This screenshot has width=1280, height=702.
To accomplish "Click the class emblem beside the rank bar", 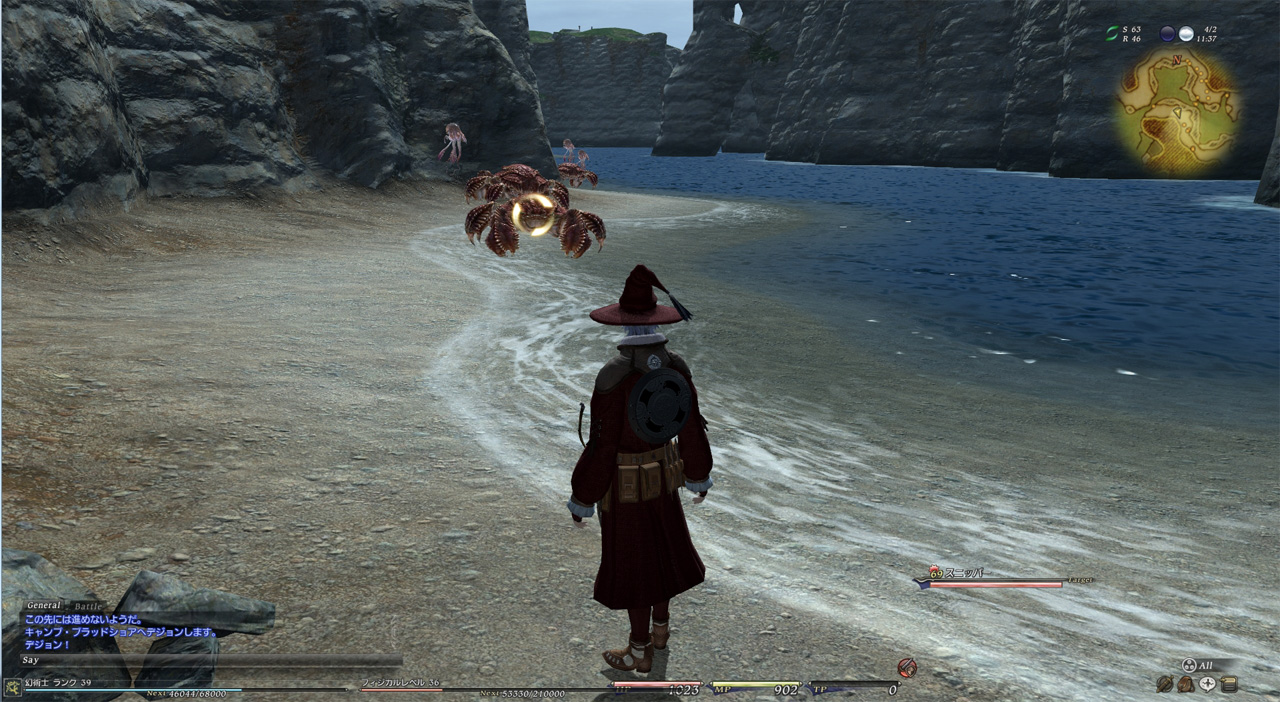I will pos(12,687).
